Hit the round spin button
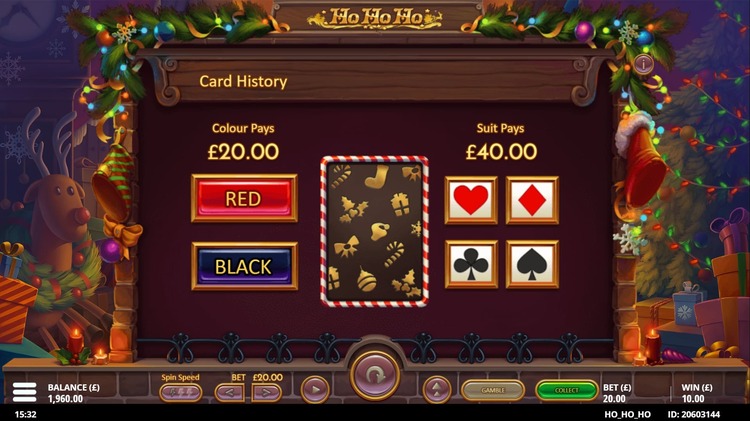This screenshot has width=750, height=421. click(375, 376)
